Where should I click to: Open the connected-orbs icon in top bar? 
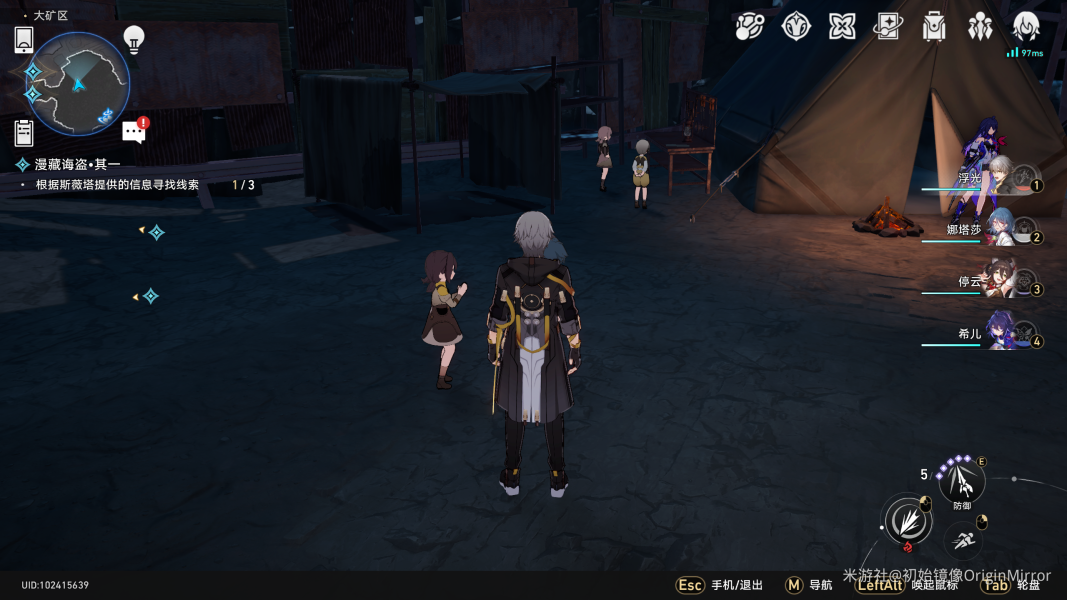click(x=749, y=27)
